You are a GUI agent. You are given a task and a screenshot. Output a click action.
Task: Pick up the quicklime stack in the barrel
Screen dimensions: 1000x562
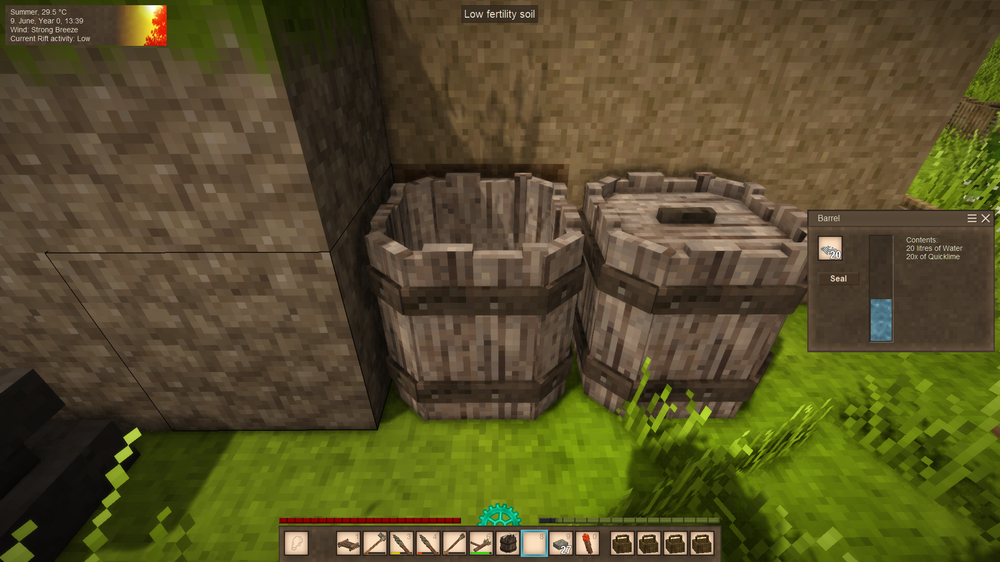[x=830, y=248]
